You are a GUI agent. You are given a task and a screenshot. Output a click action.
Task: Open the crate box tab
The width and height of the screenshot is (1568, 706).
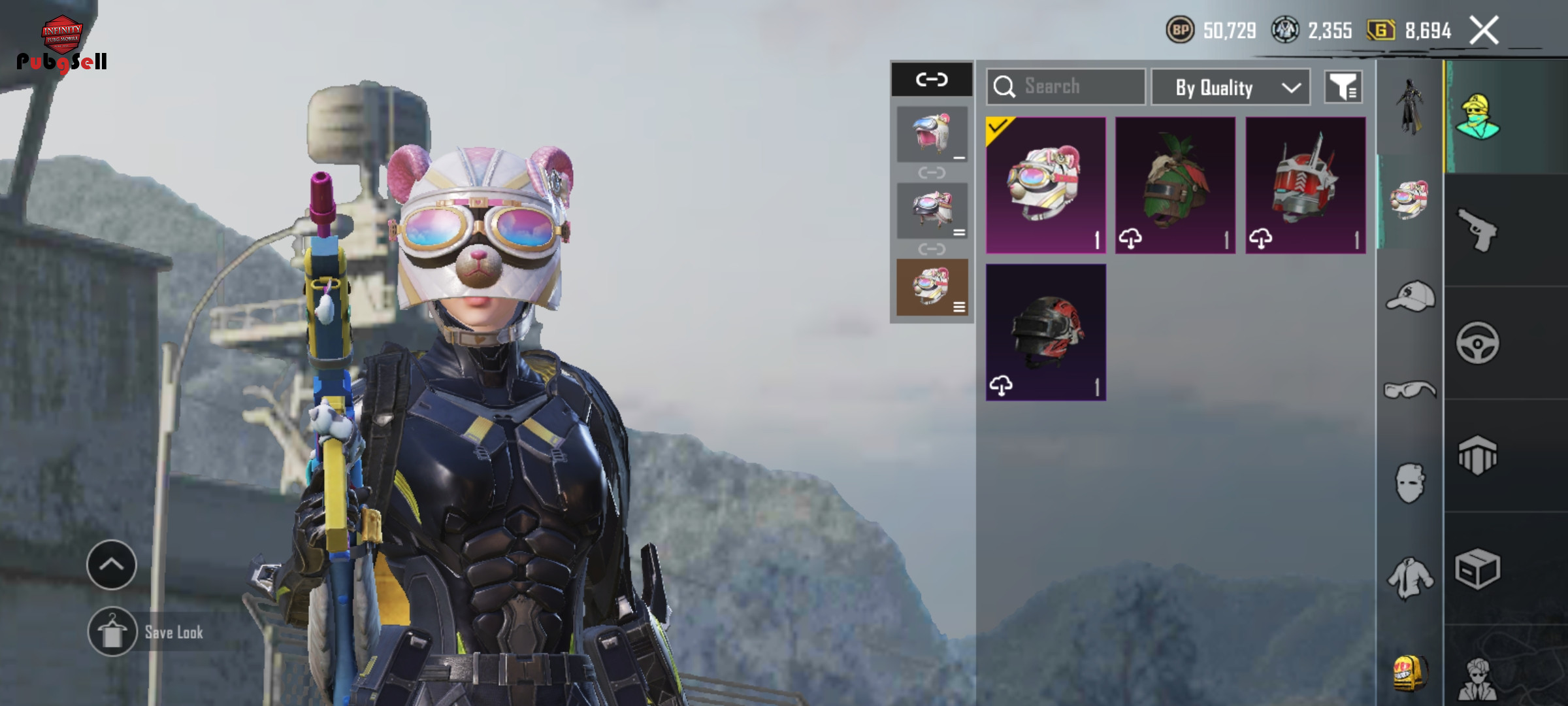(x=1478, y=569)
